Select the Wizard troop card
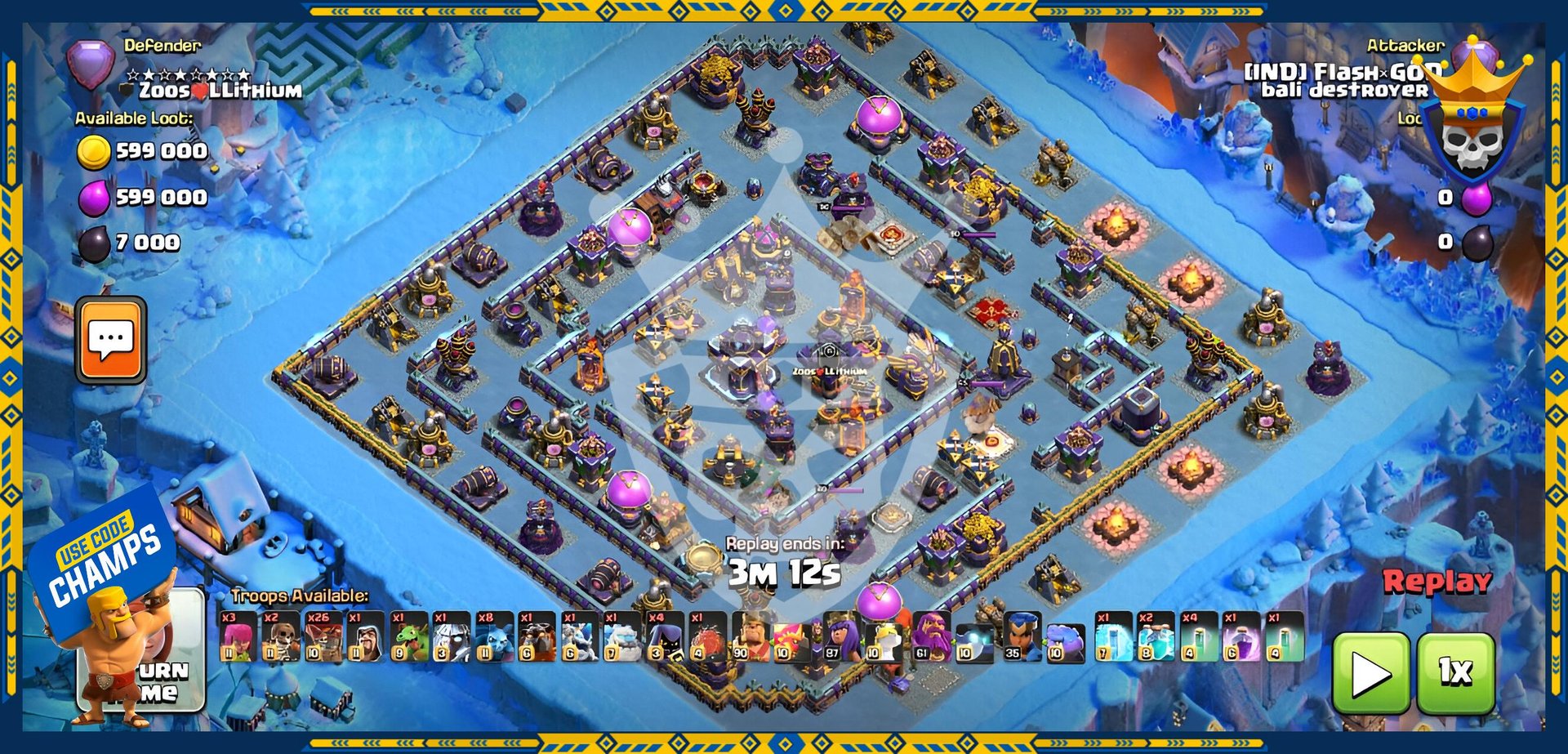The height and width of the screenshot is (754, 1568). coord(365,636)
